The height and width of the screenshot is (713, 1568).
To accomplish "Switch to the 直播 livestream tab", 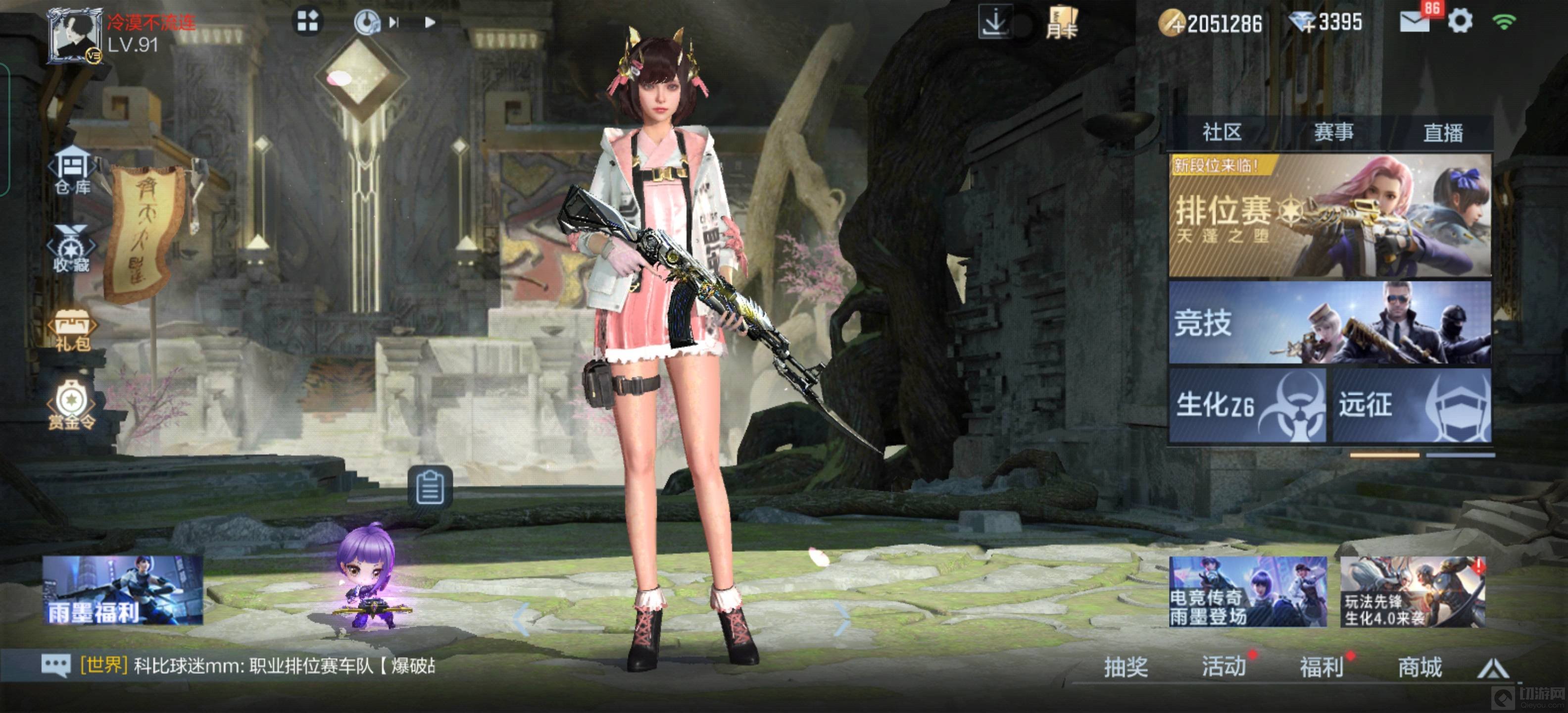I will pos(1443,132).
